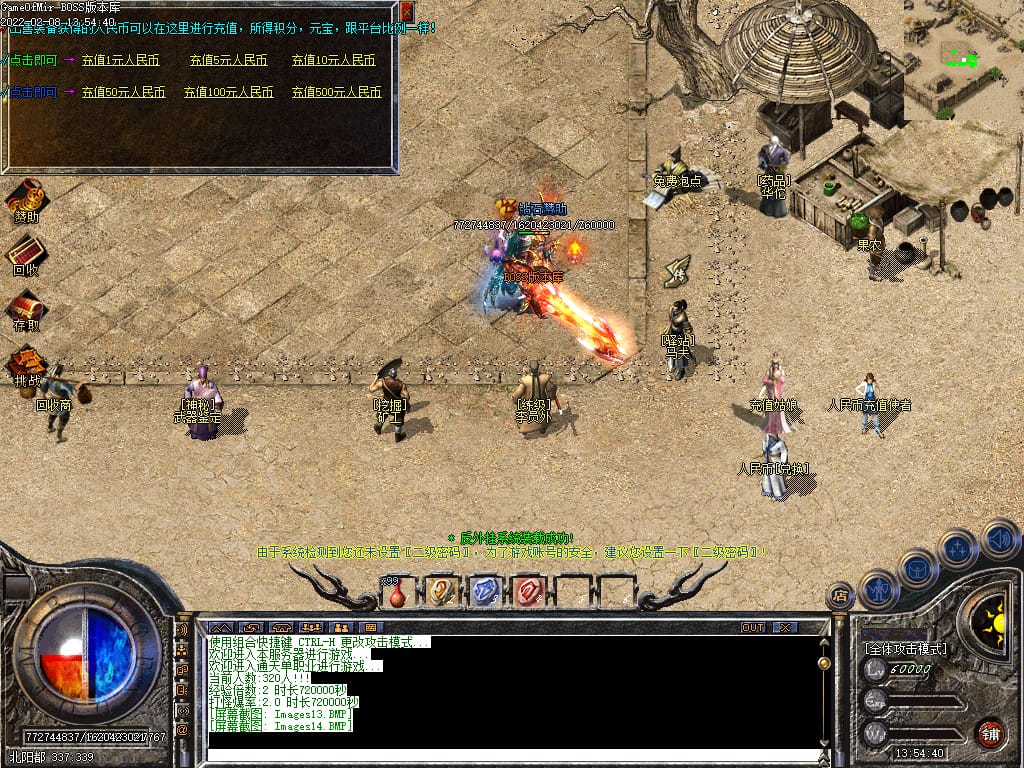Open the 赞助 sponsor coin icon
This screenshot has height=768, width=1024.
(x=26, y=198)
